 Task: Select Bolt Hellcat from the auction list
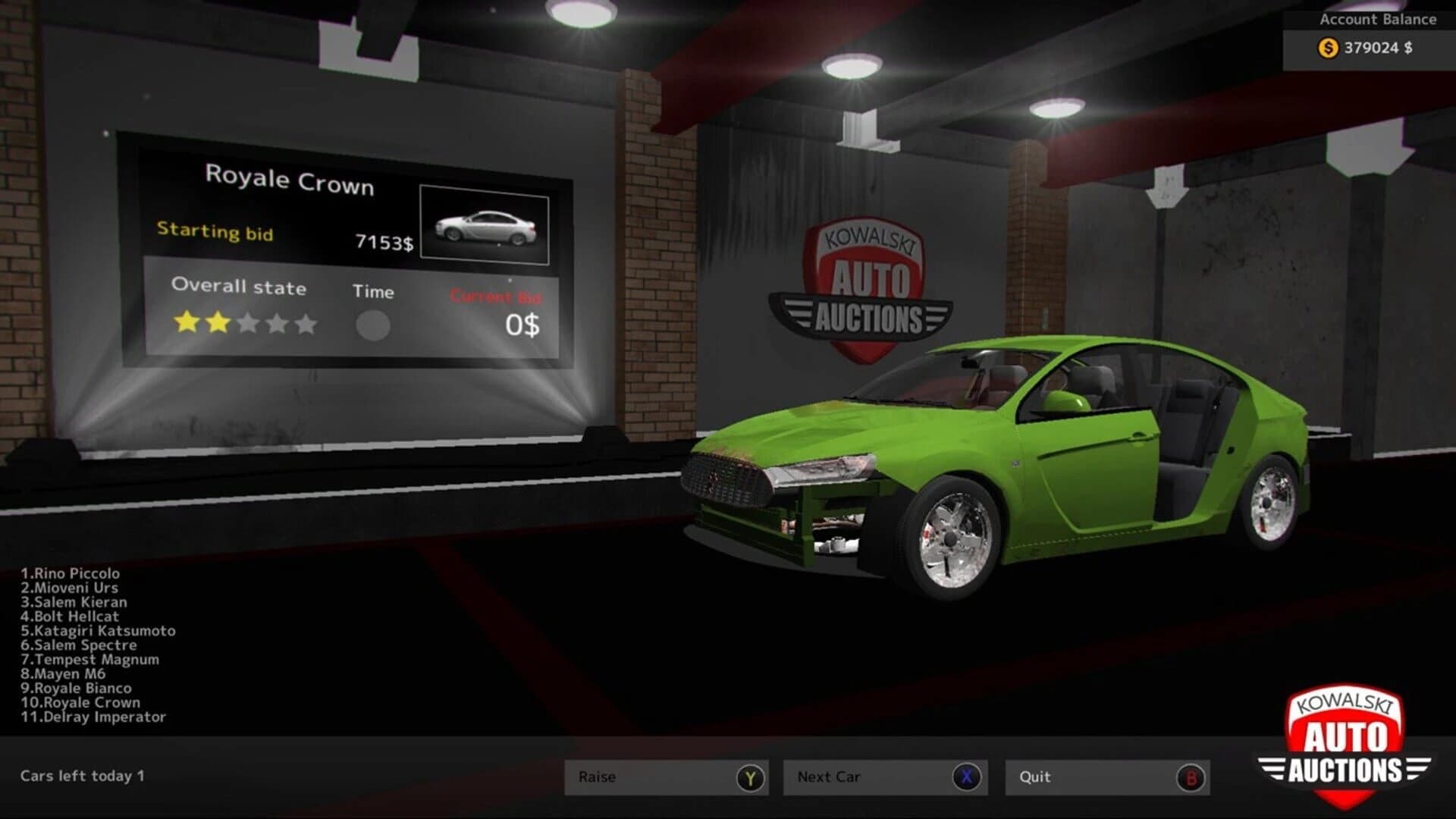pos(71,616)
